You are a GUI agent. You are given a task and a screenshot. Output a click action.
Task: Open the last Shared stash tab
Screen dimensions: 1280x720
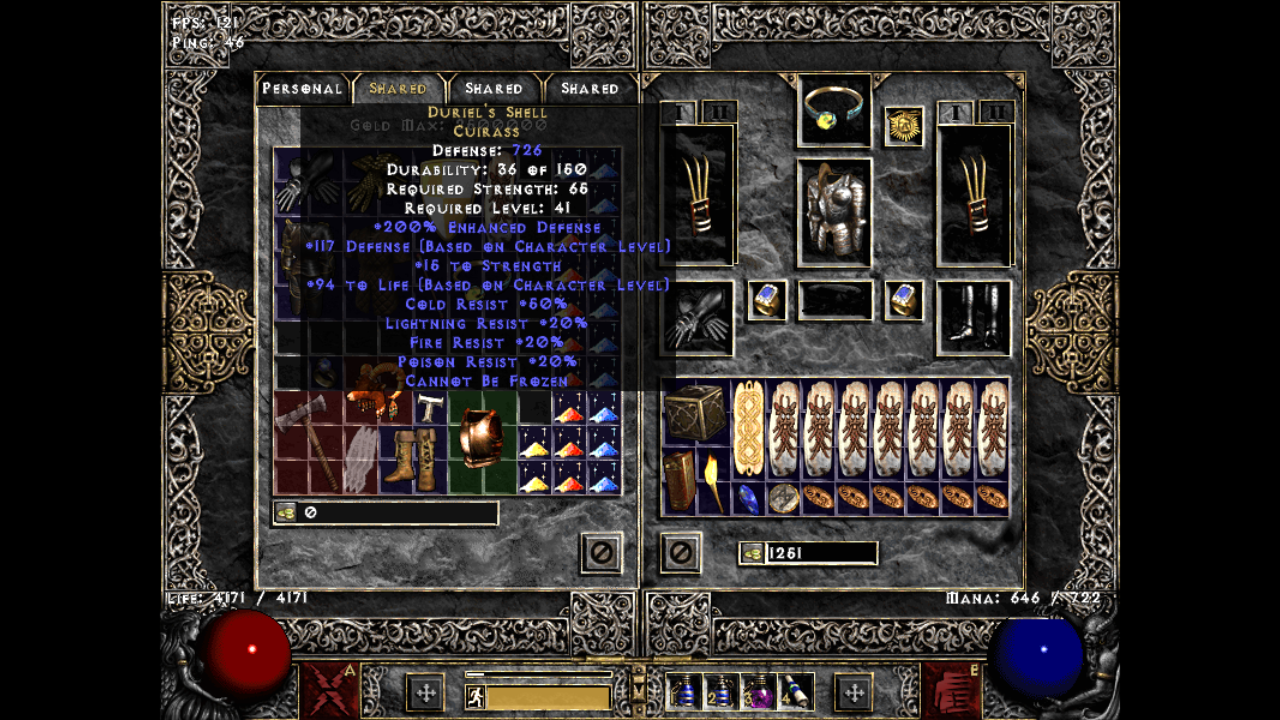(x=589, y=89)
